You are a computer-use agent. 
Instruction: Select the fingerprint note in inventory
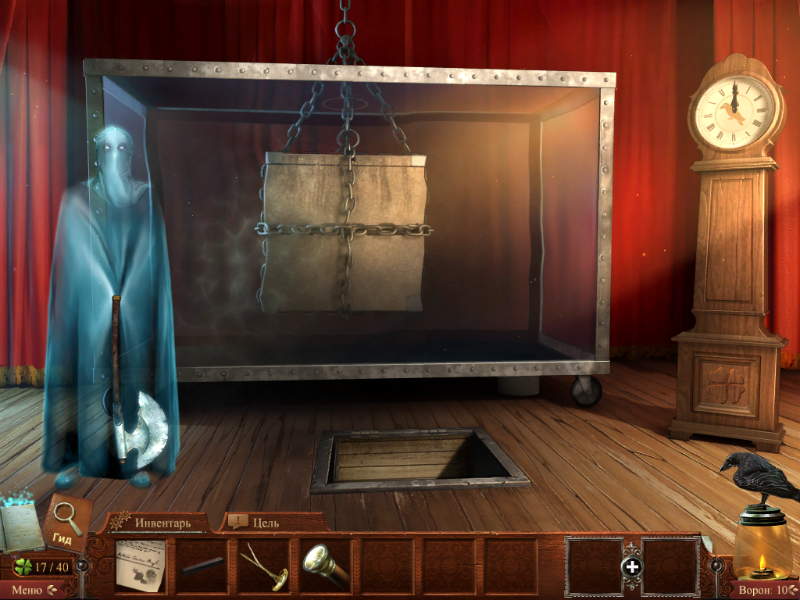tap(139, 567)
